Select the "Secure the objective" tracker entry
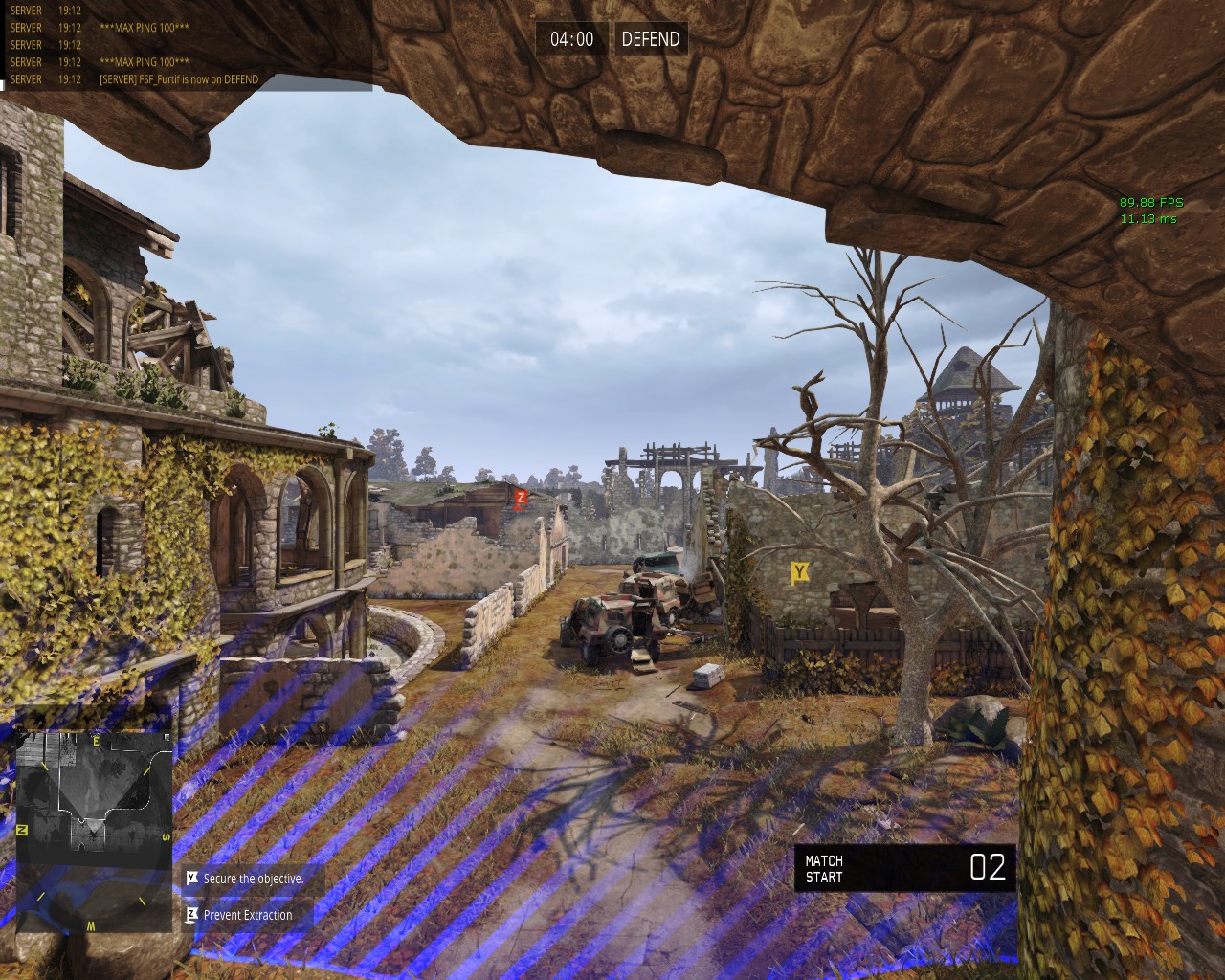 coord(253,879)
